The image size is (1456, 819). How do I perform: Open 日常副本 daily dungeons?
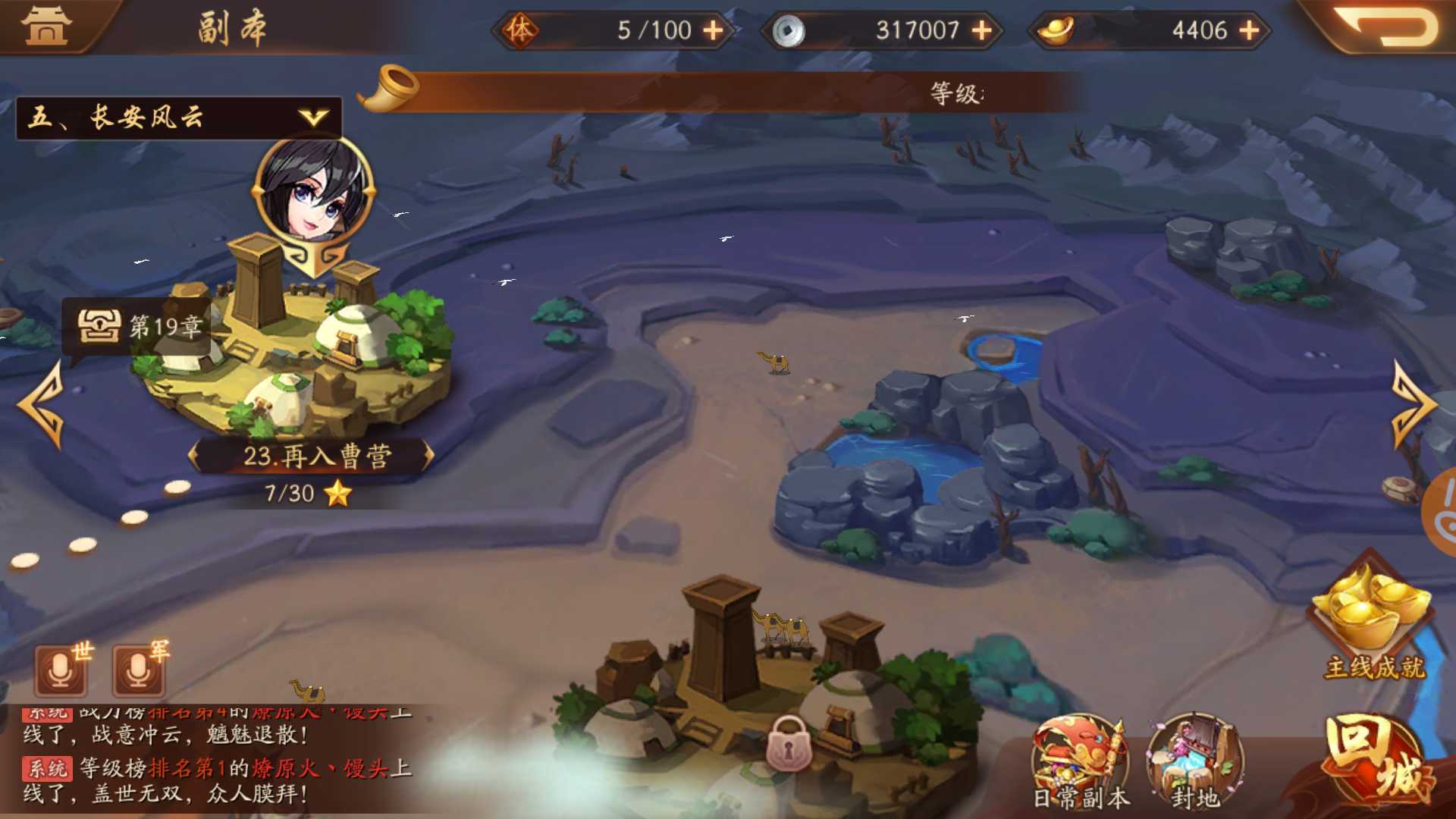[x=1081, y=762]
